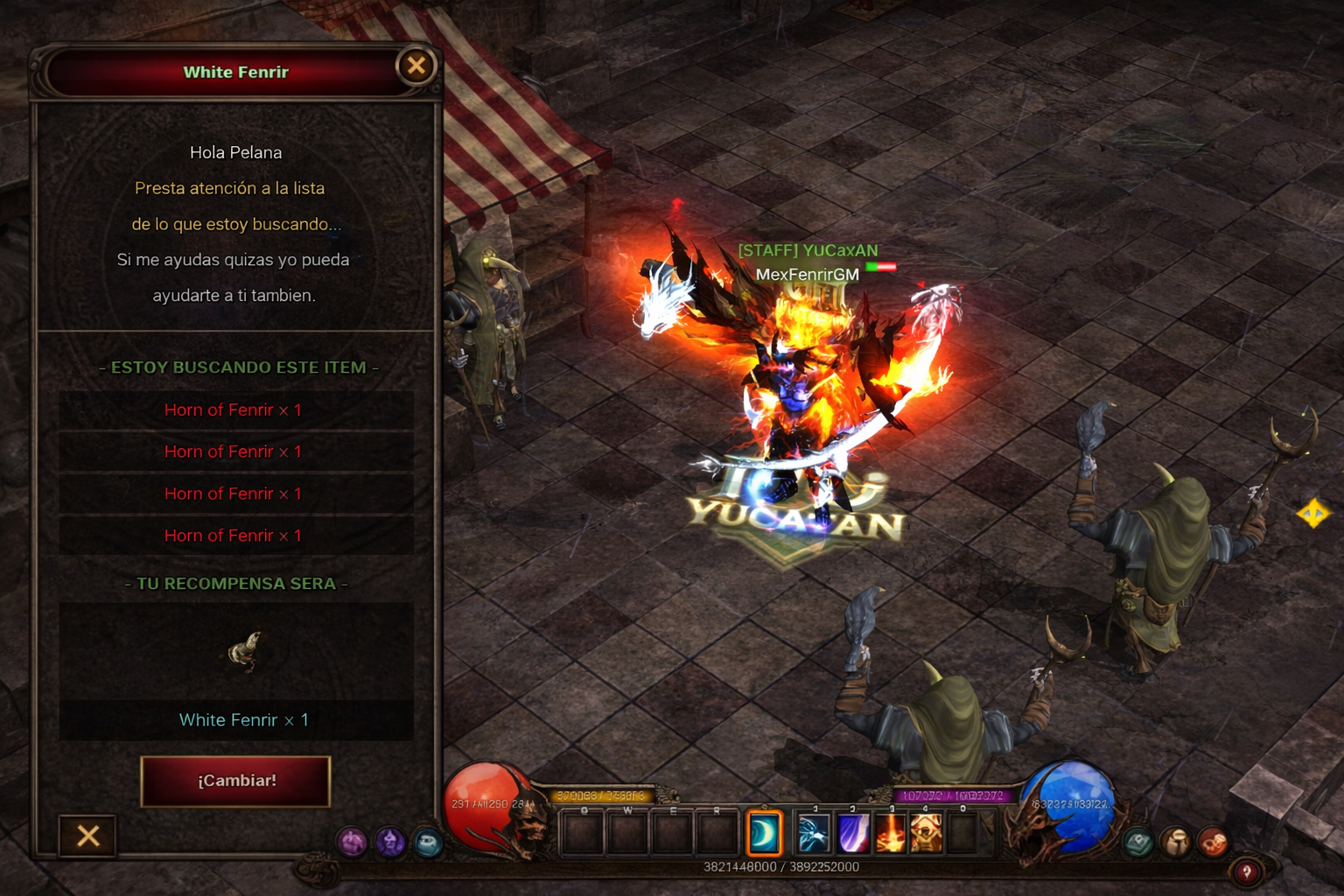Open the first purple round icon
The image size is (1344, 896).
pos(353,843)
